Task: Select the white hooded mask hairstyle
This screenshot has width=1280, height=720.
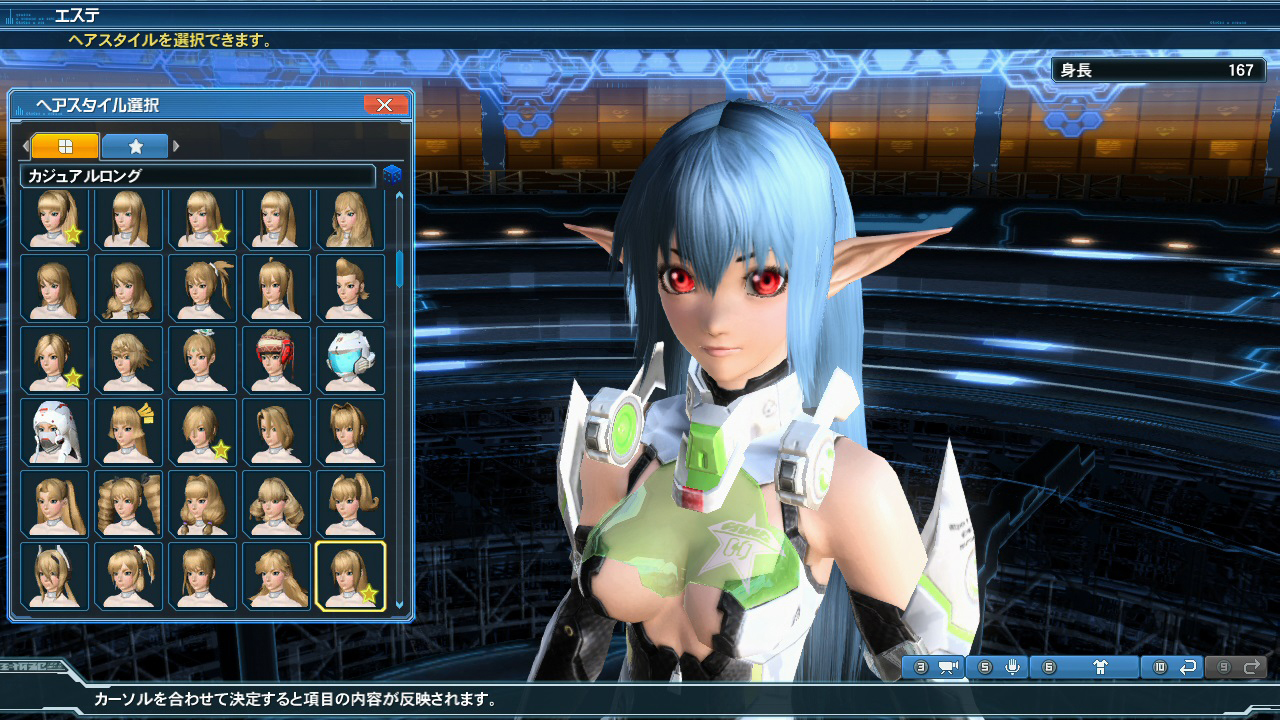Action: point(54,431)
